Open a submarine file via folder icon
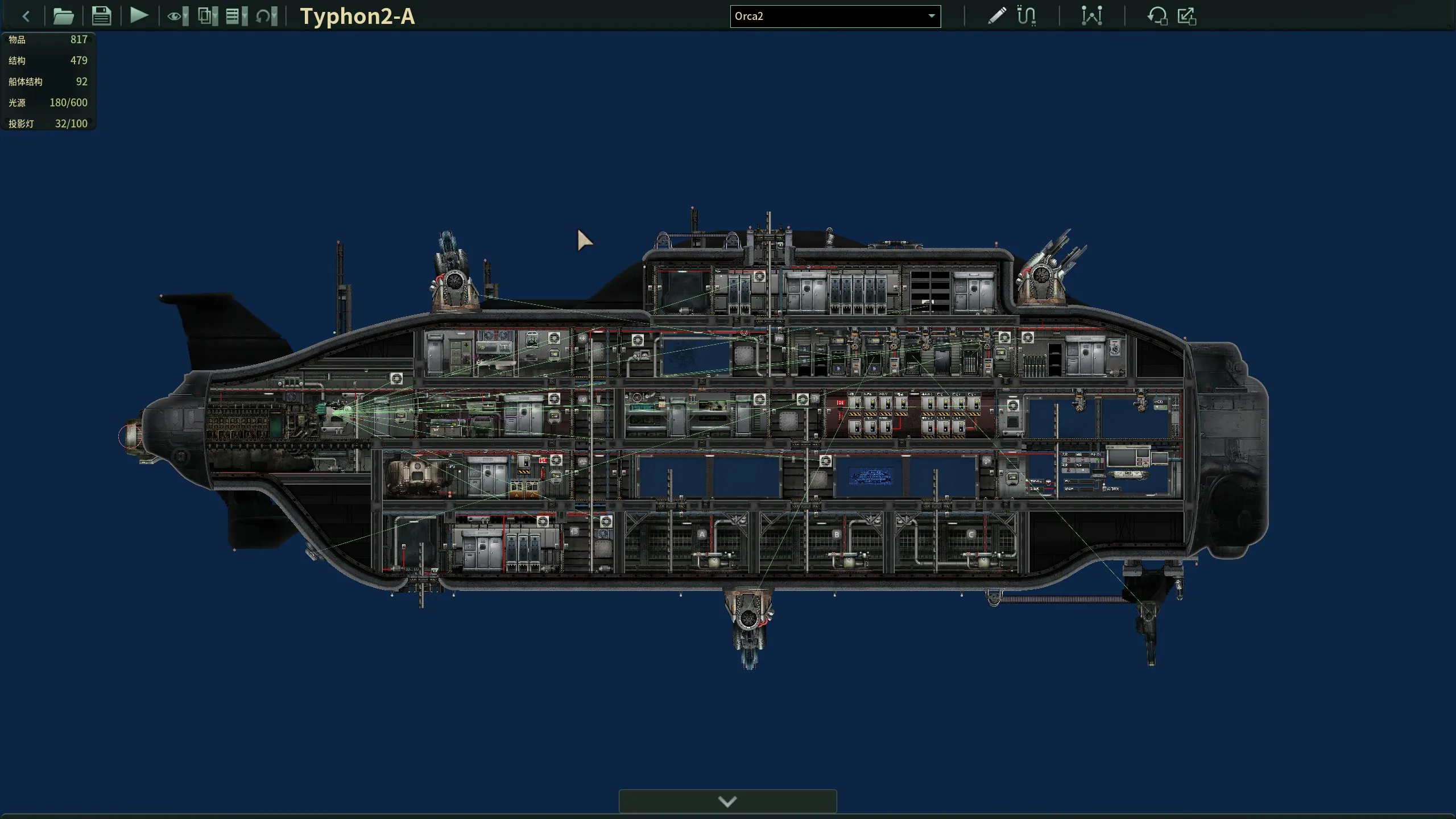This screenshot has height=819, width=1456. tap(63, 16)
